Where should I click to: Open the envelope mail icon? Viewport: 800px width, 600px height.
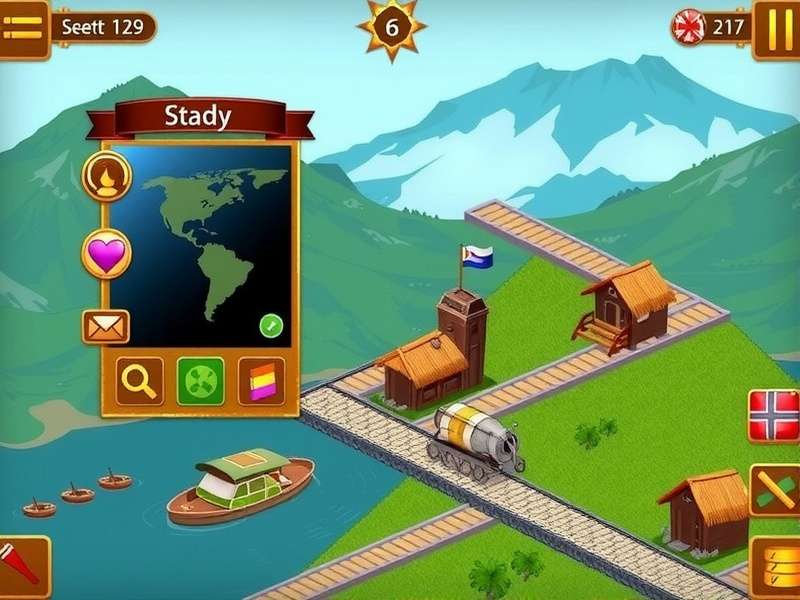click(x=105, y=327)
